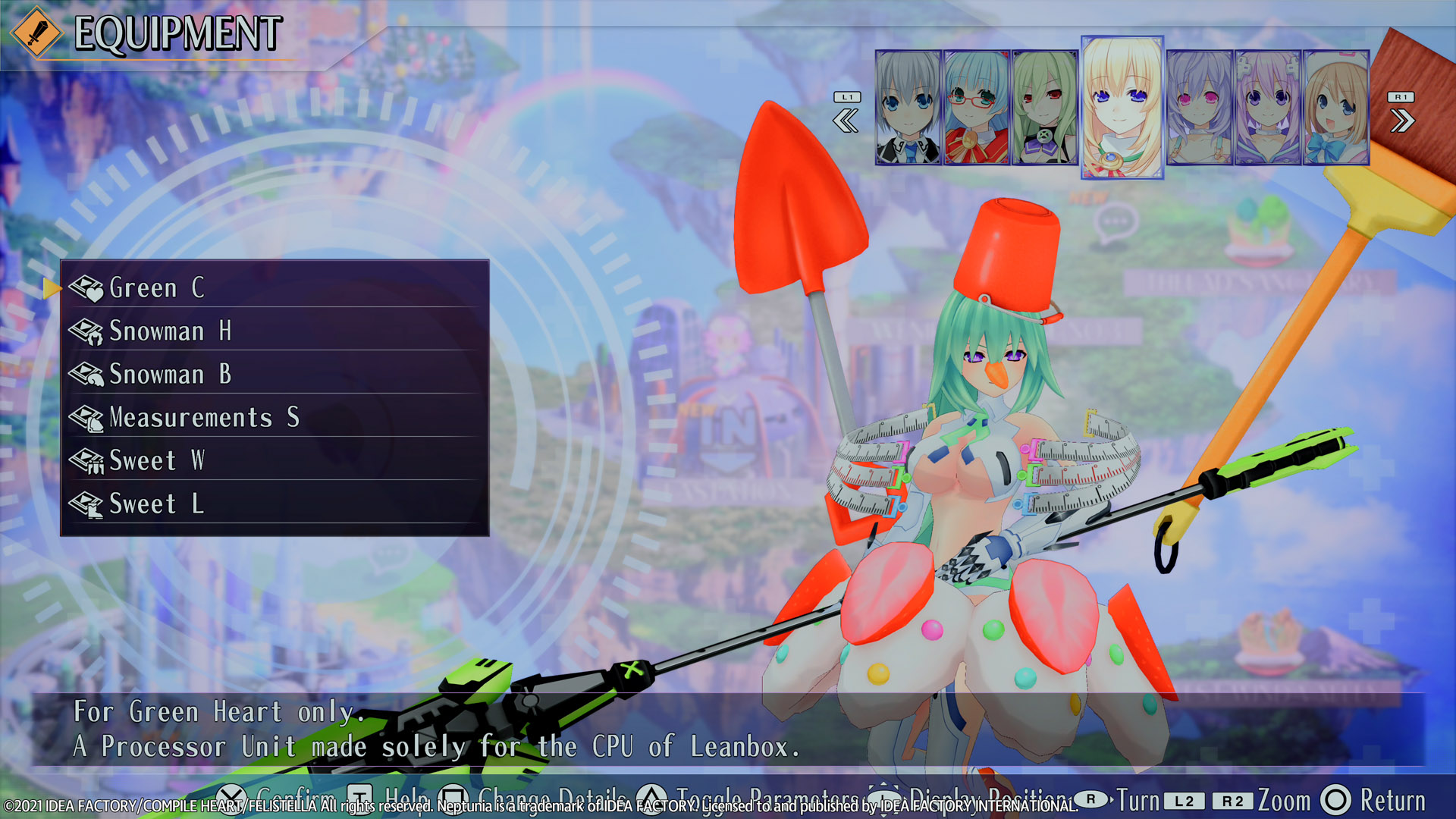Switch to the gray-haired character portrait
Viewport: 1456px width, 819px height.
tap(908, 108)
